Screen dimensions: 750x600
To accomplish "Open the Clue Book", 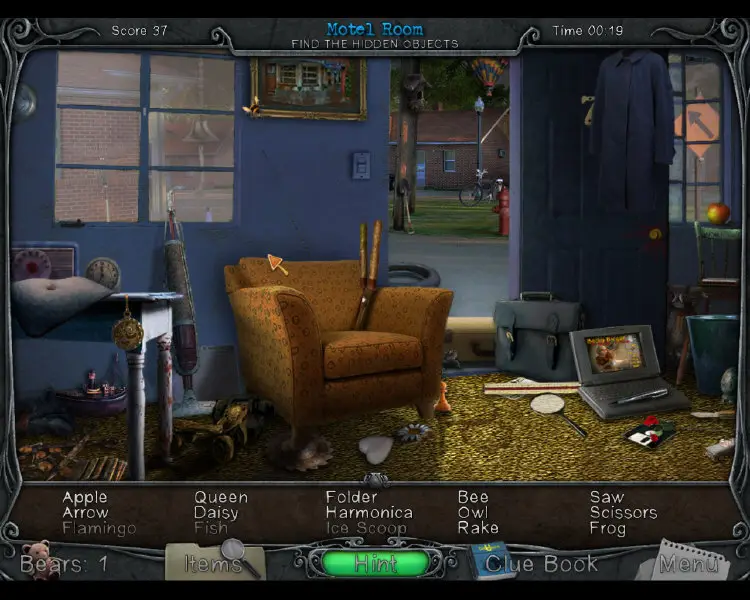I will [541, 563].
